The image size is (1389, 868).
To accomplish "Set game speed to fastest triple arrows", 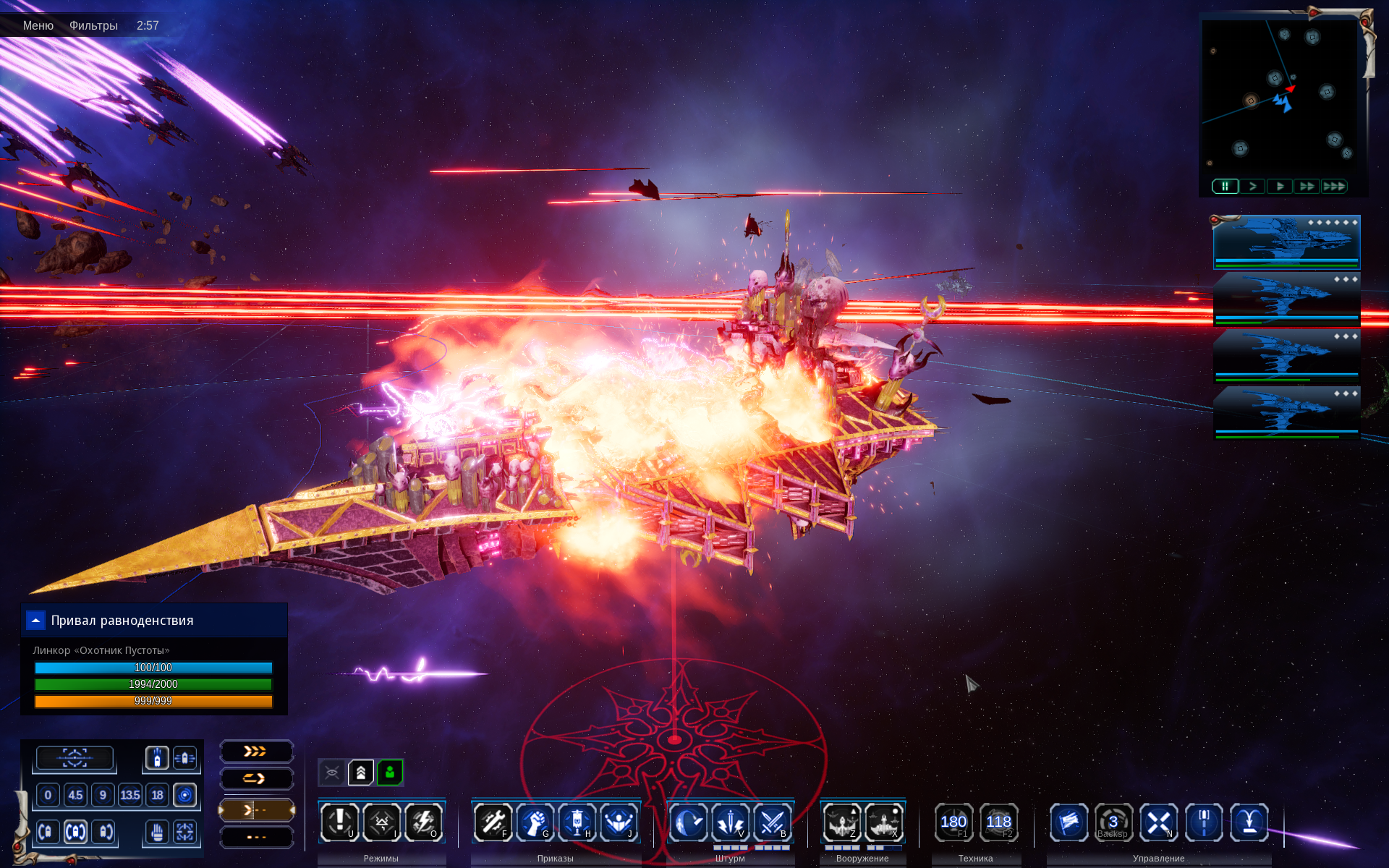I will [1334, 186].
